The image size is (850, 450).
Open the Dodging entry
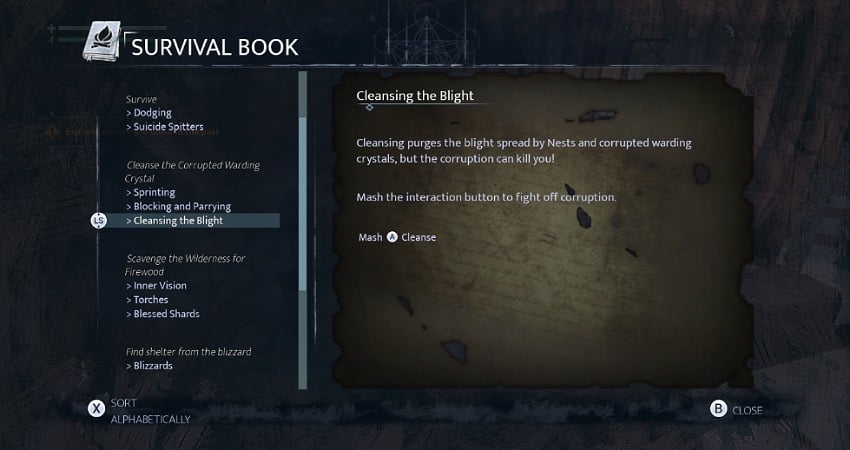(152, 113)
